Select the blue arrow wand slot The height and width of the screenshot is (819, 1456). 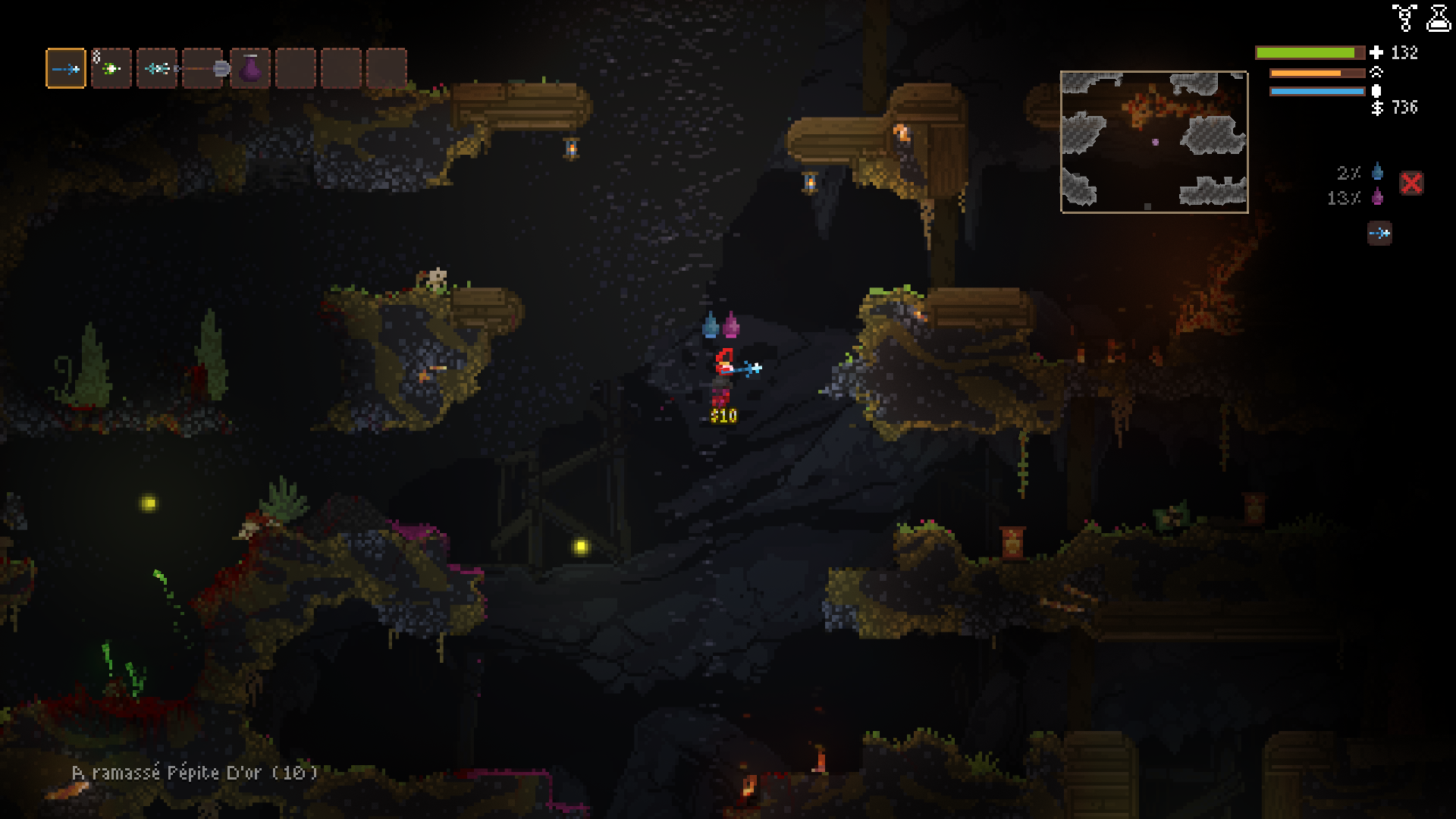click(66, 69)
